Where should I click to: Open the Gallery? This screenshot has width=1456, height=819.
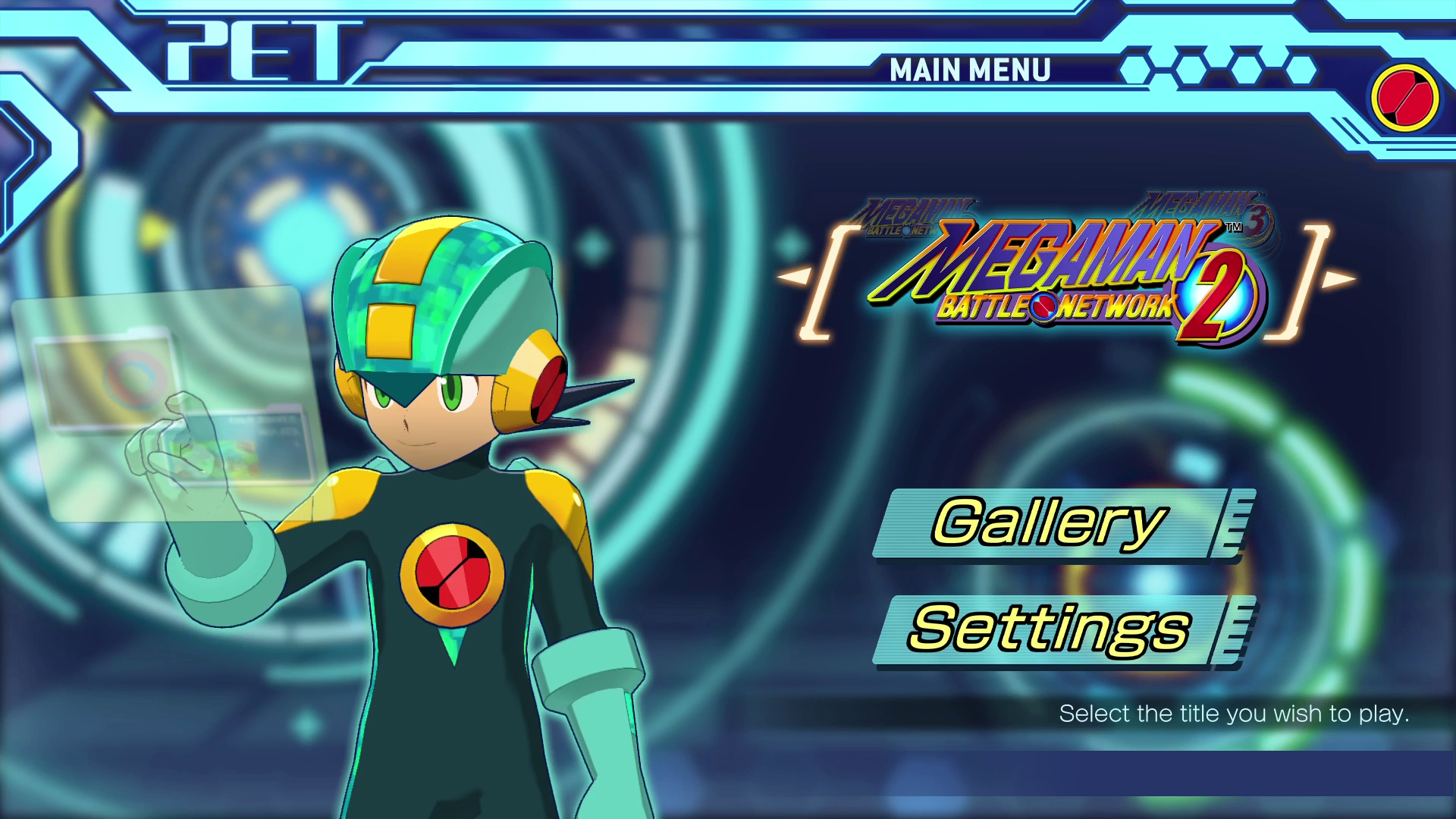click(1046, 522)
